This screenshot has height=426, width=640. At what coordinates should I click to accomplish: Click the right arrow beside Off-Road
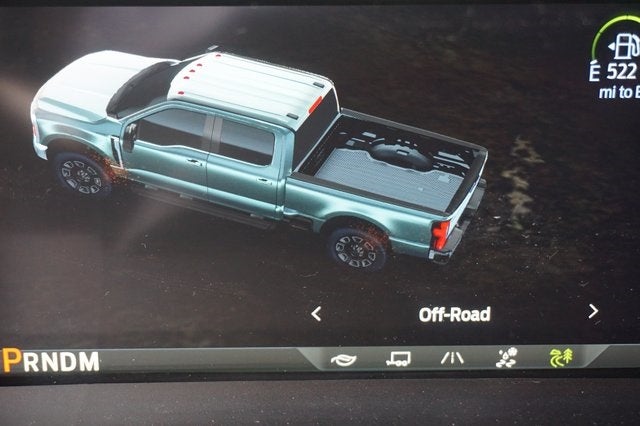point(593,312)
